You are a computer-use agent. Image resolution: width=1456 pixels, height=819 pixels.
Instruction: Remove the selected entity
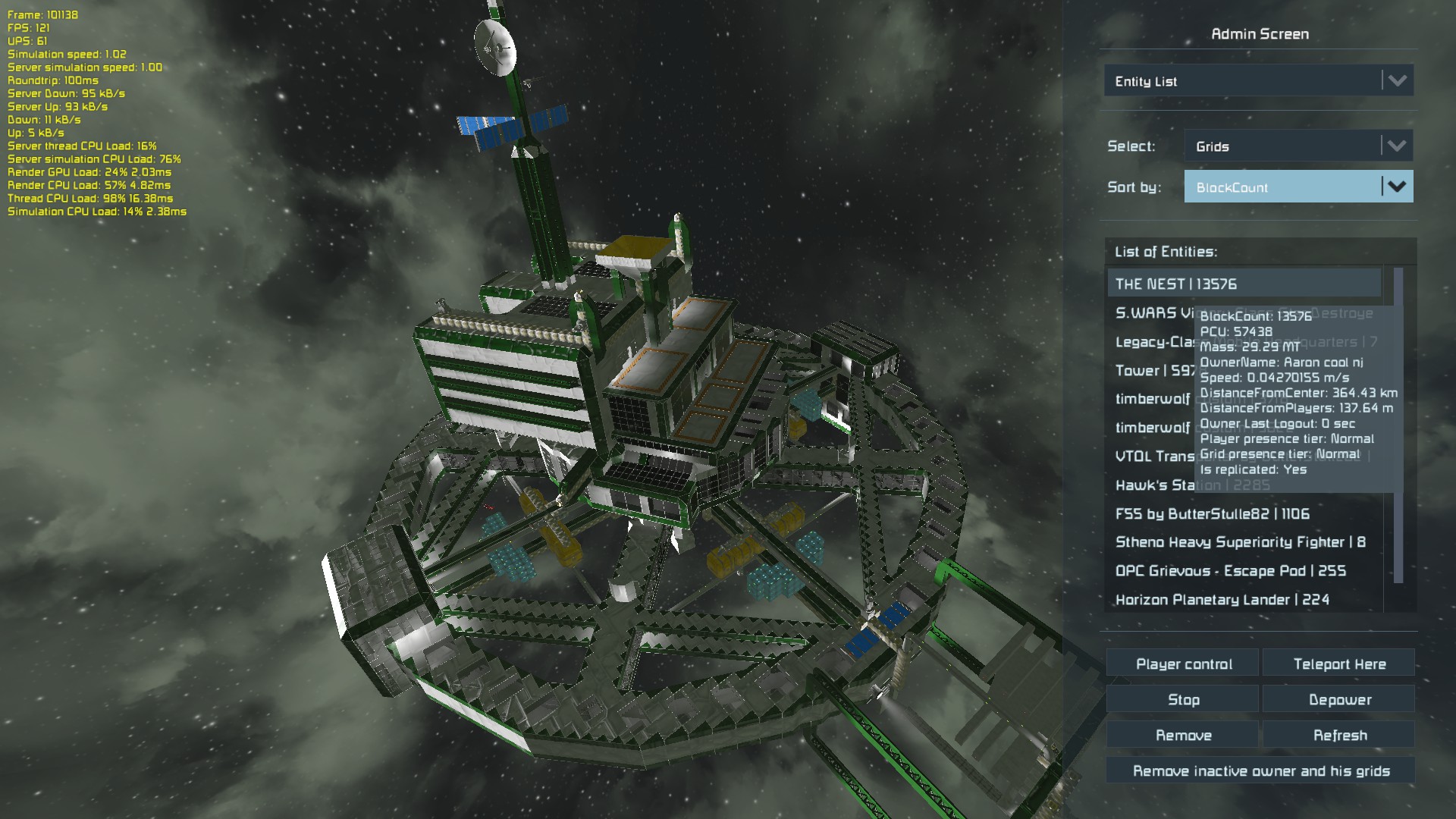[x=1183, y=735]
